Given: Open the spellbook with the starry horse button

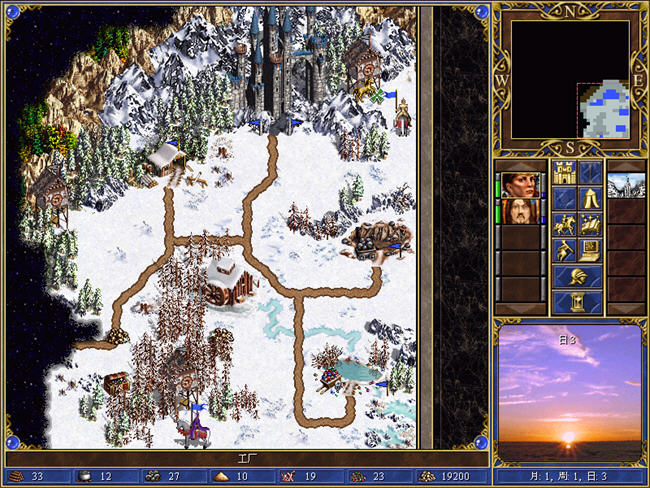Looking at the screenshot, I should (x=590, y=225).
